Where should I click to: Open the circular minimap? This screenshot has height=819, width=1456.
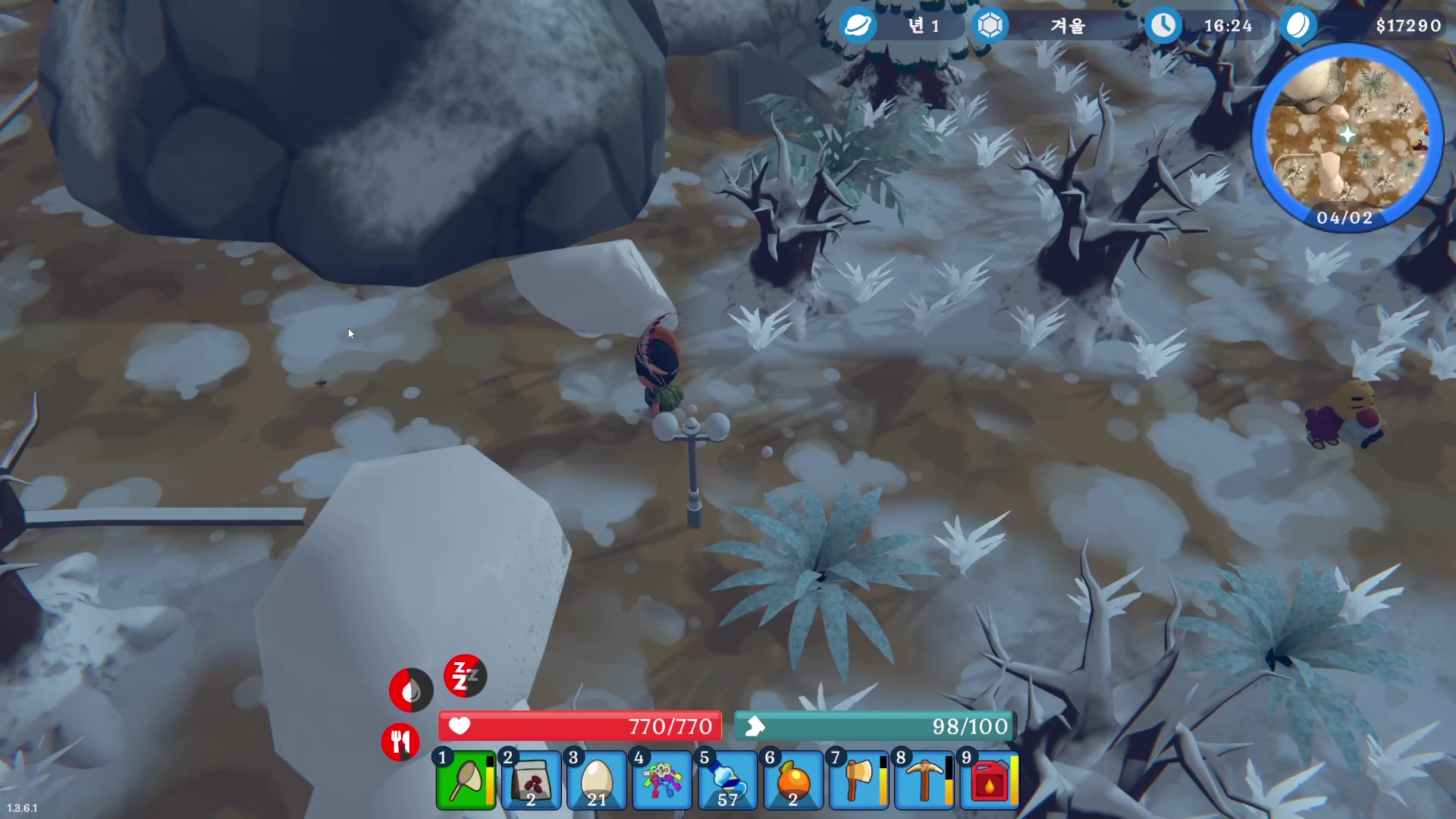(1347, 136)
